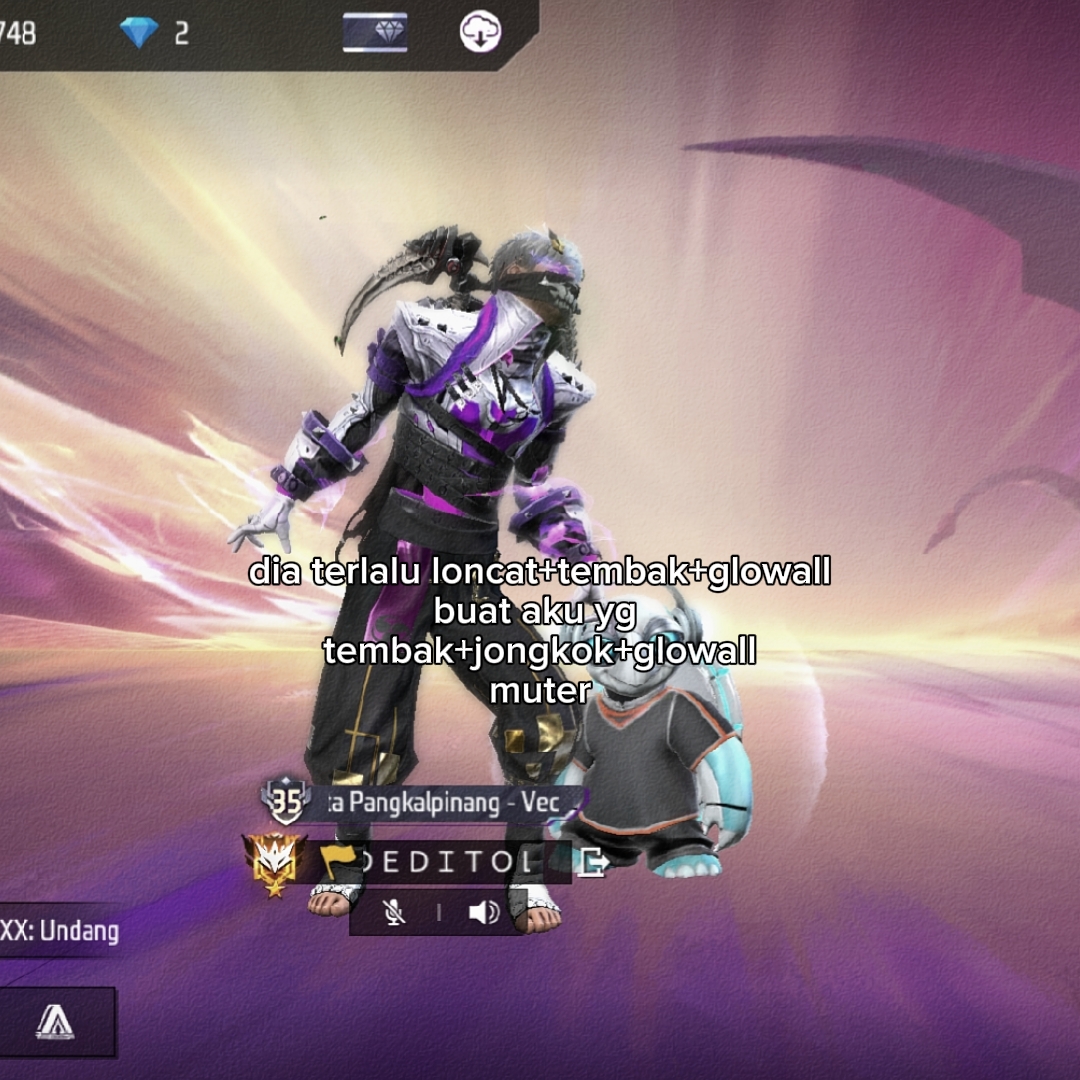Open the diamond membership card icon
This screenshot has height=1080, width=1080.
tap(375, 33)
